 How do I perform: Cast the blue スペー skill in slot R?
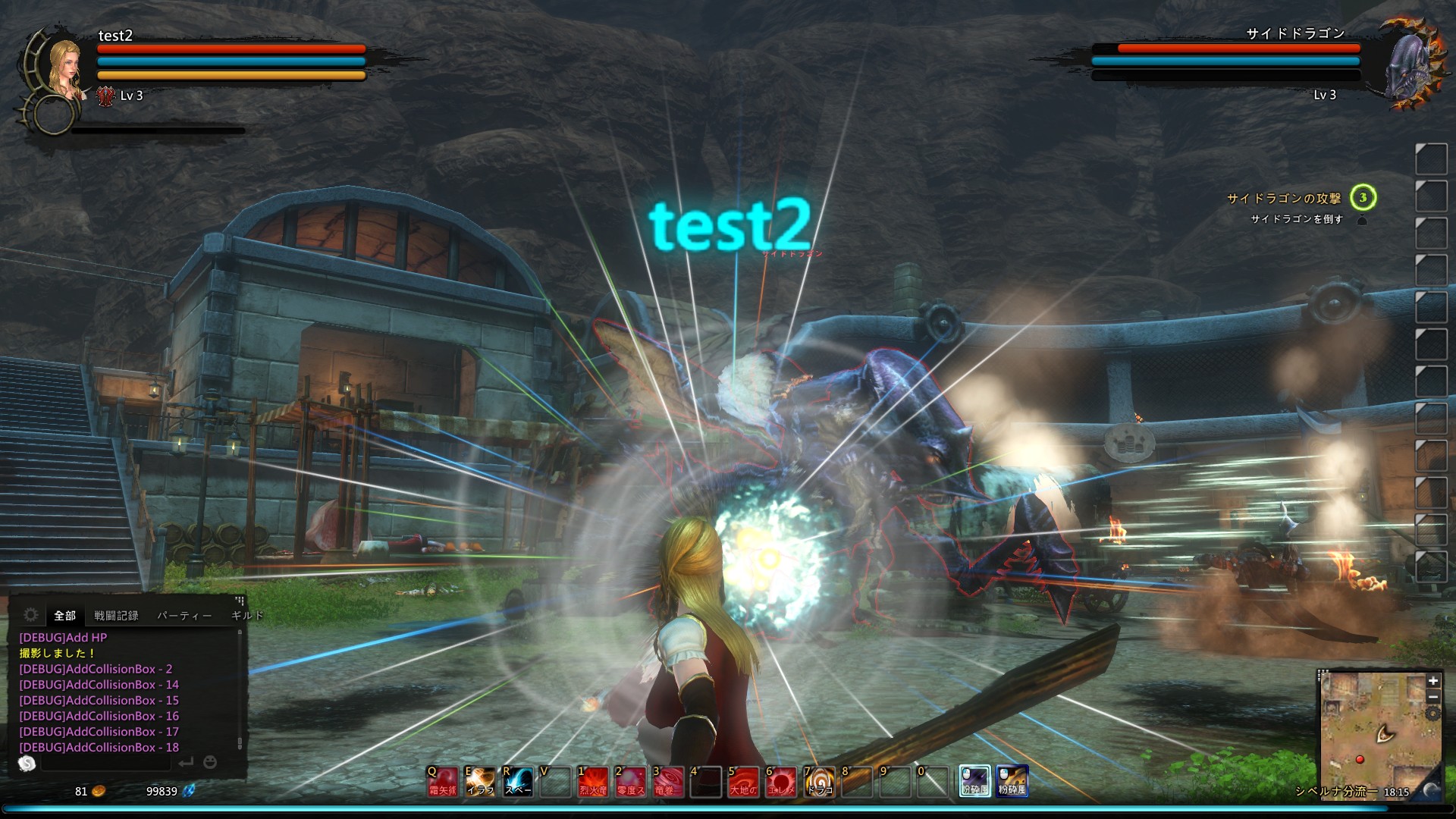pyautogui.click(x=518, y=781)
